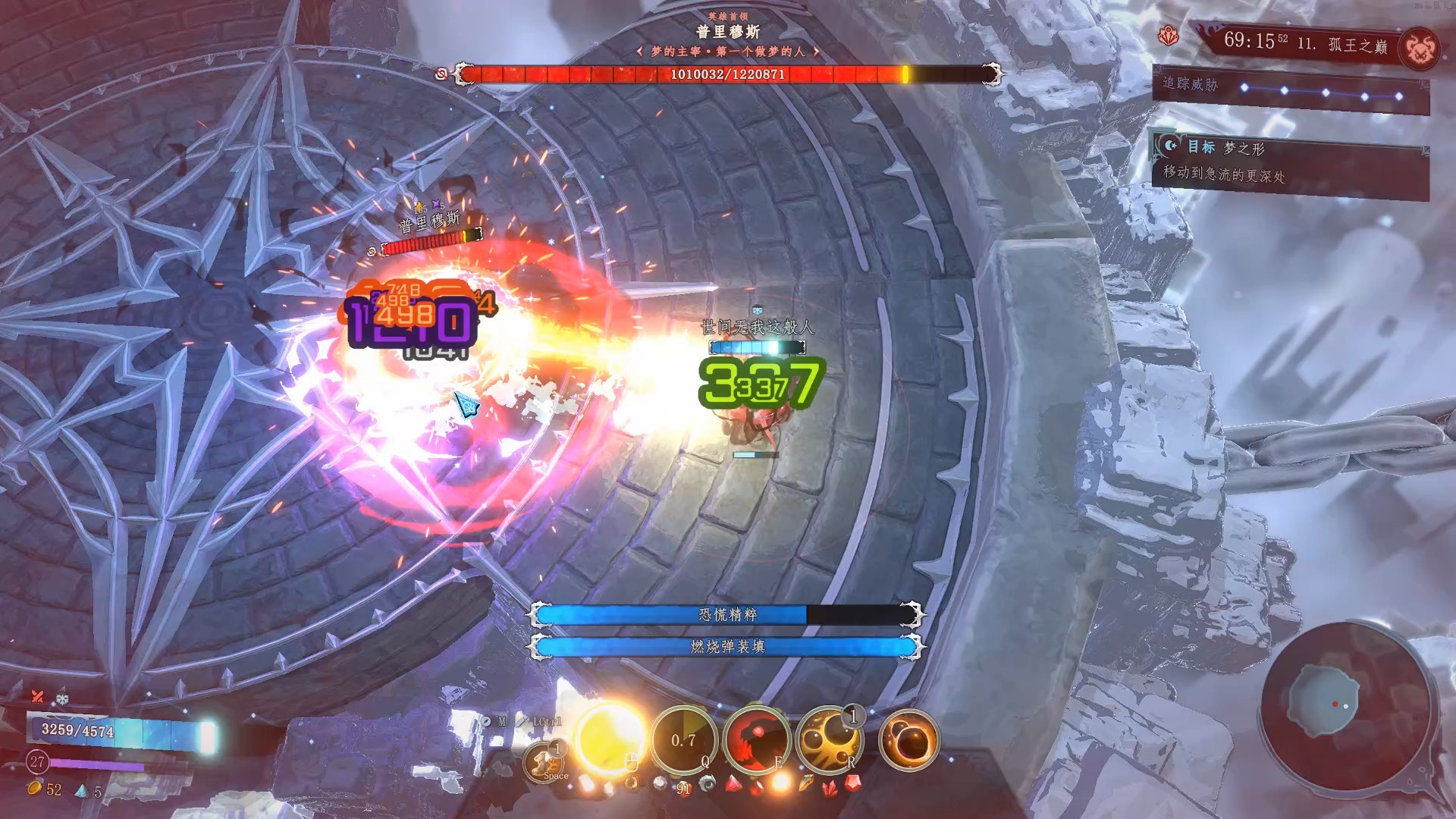Select the dark orange orb ability icon

[x=908, y=740]
